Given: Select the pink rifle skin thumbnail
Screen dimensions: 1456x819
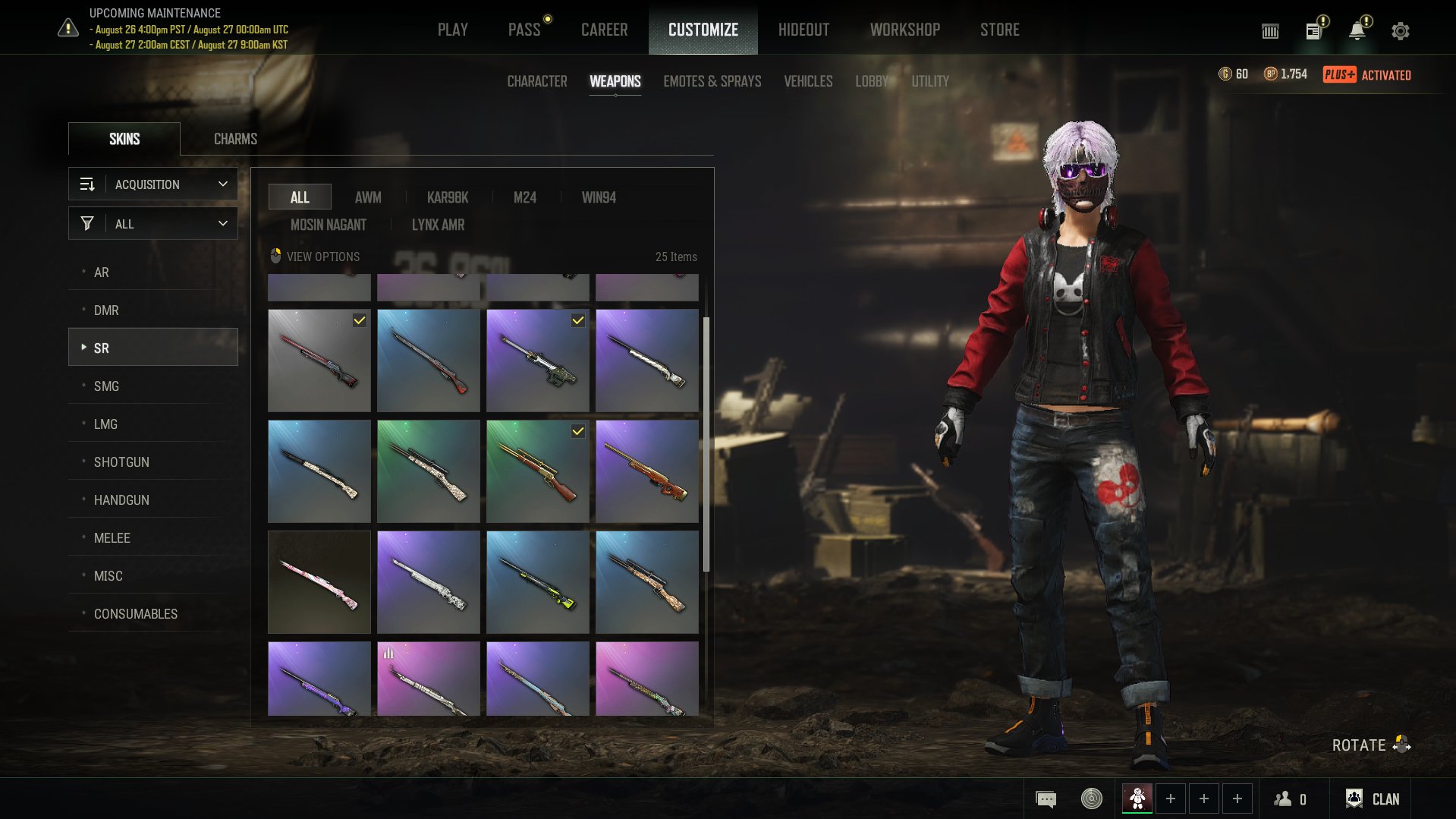Looking at the screenshot, I should 319,582.
